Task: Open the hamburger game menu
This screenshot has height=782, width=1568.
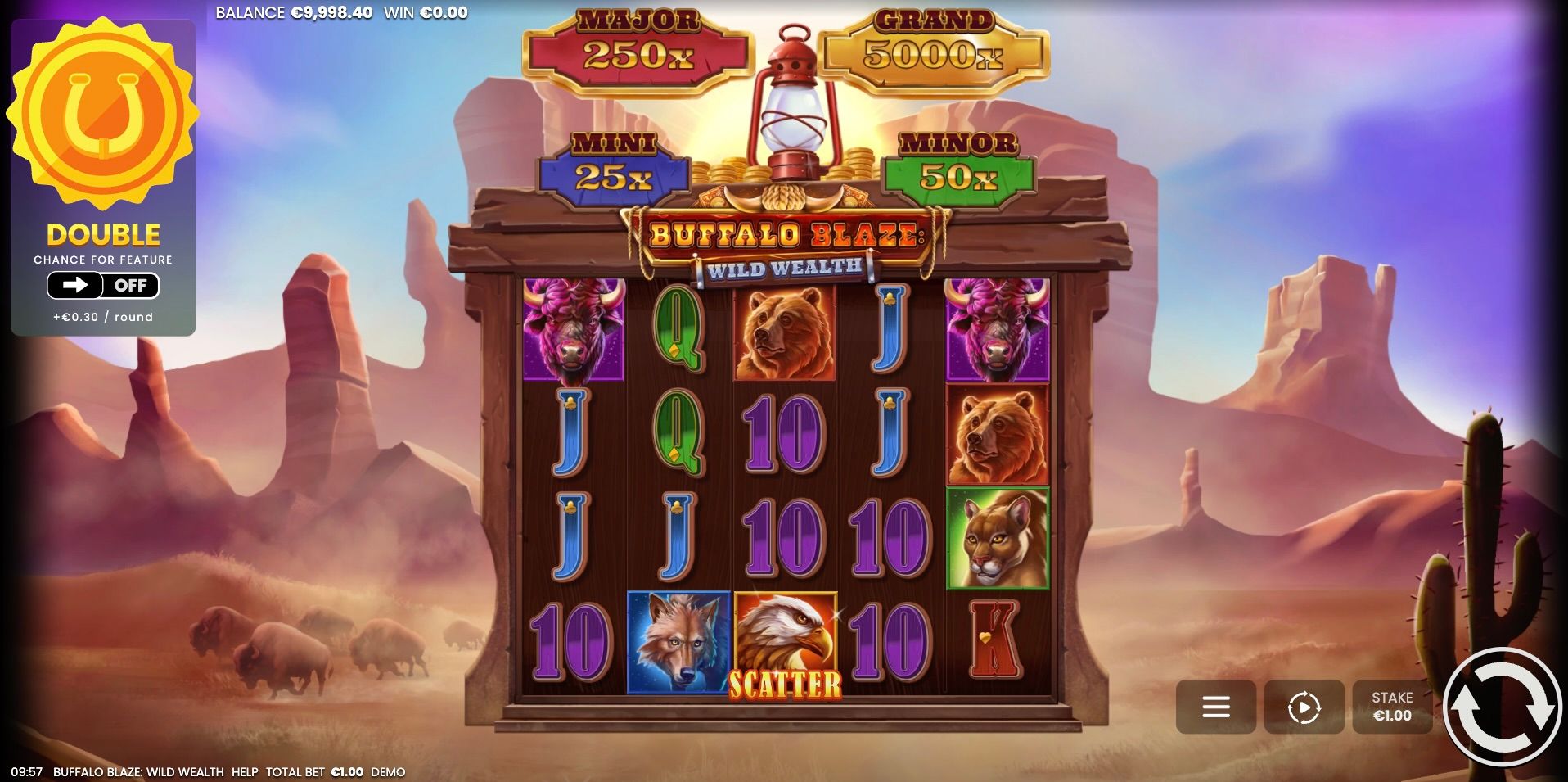Action: click(x=1216, y=706)
